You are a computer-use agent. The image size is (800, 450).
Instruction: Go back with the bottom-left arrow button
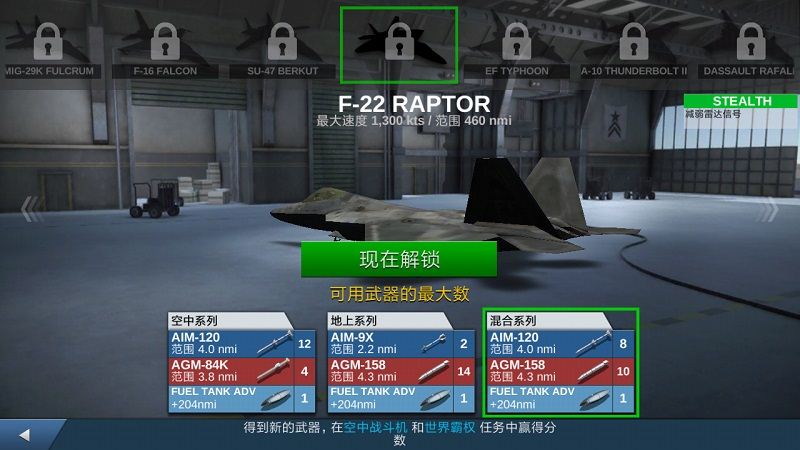(x=25, y=435)
